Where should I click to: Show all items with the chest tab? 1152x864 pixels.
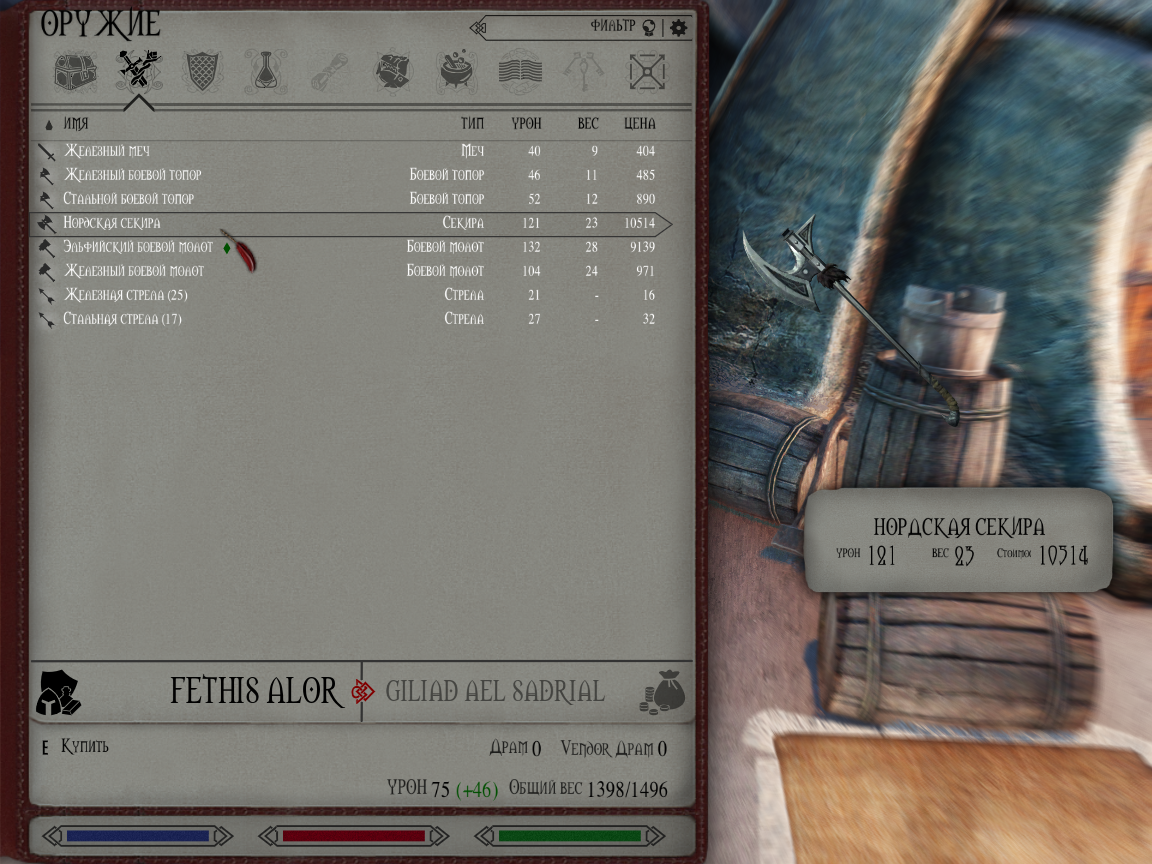75,71
